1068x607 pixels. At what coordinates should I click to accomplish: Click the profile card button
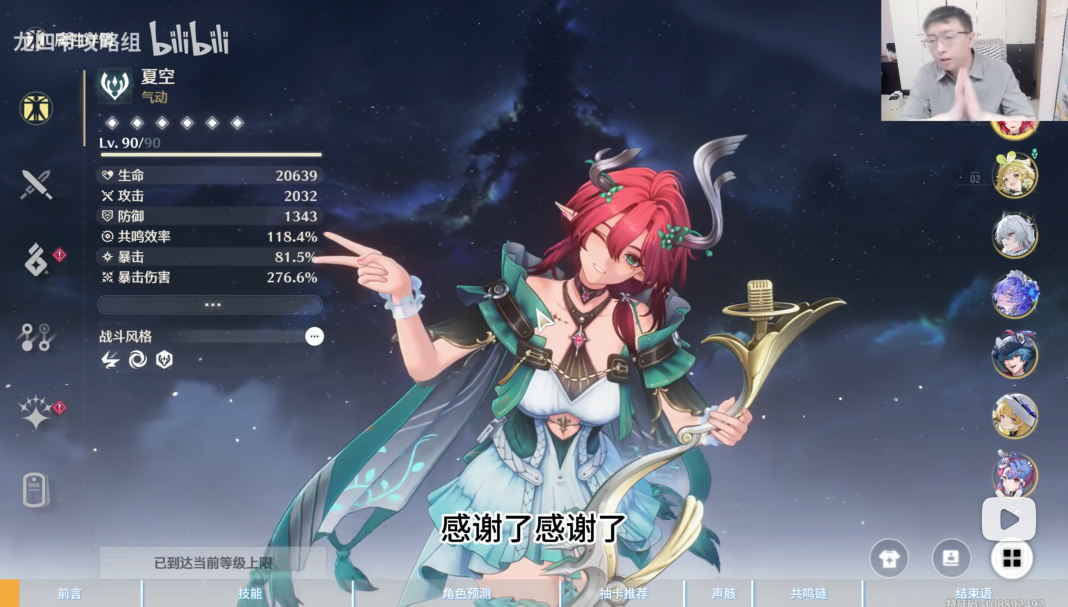(951, 558)
